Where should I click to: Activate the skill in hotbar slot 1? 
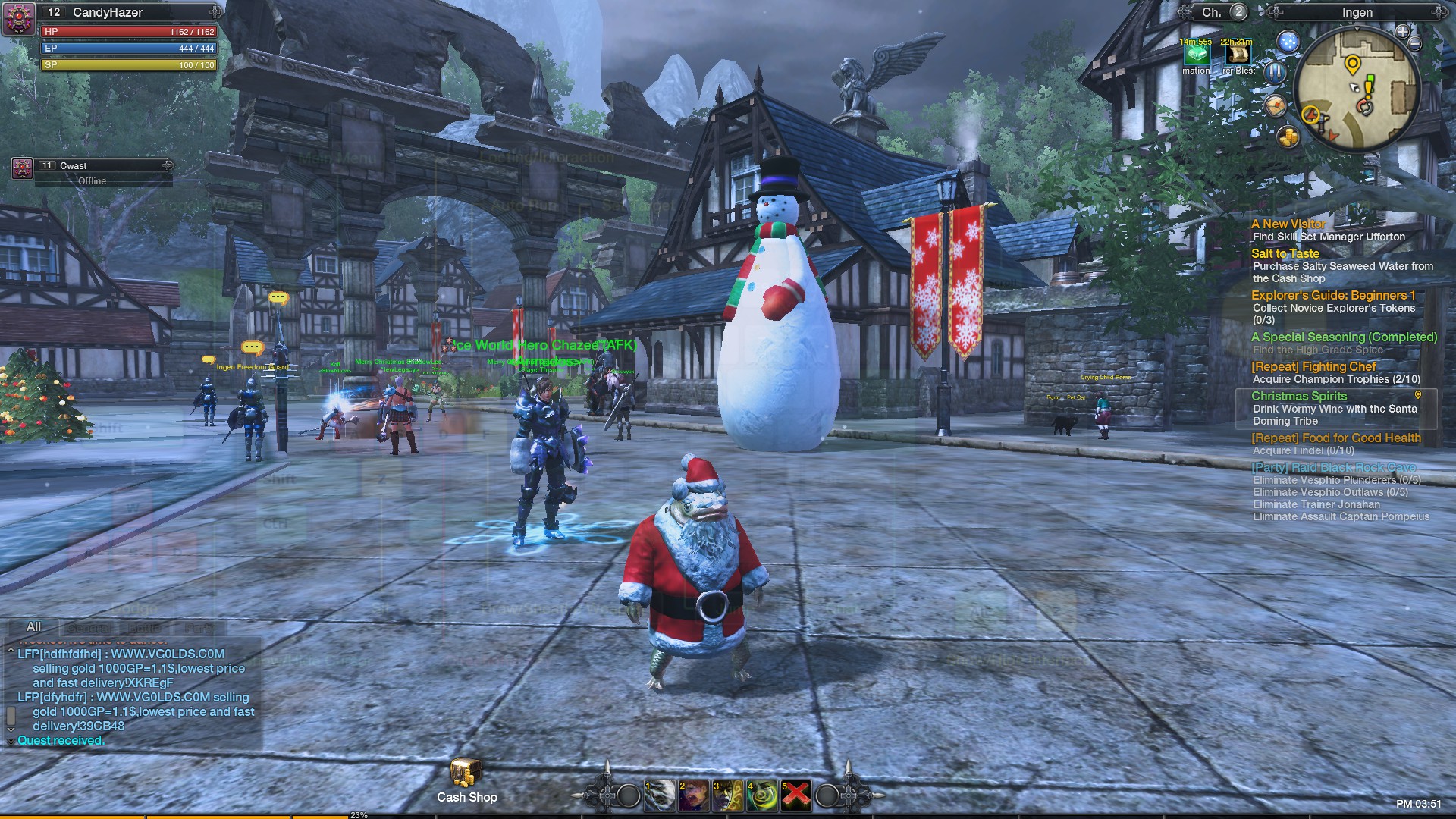[660, 796]
